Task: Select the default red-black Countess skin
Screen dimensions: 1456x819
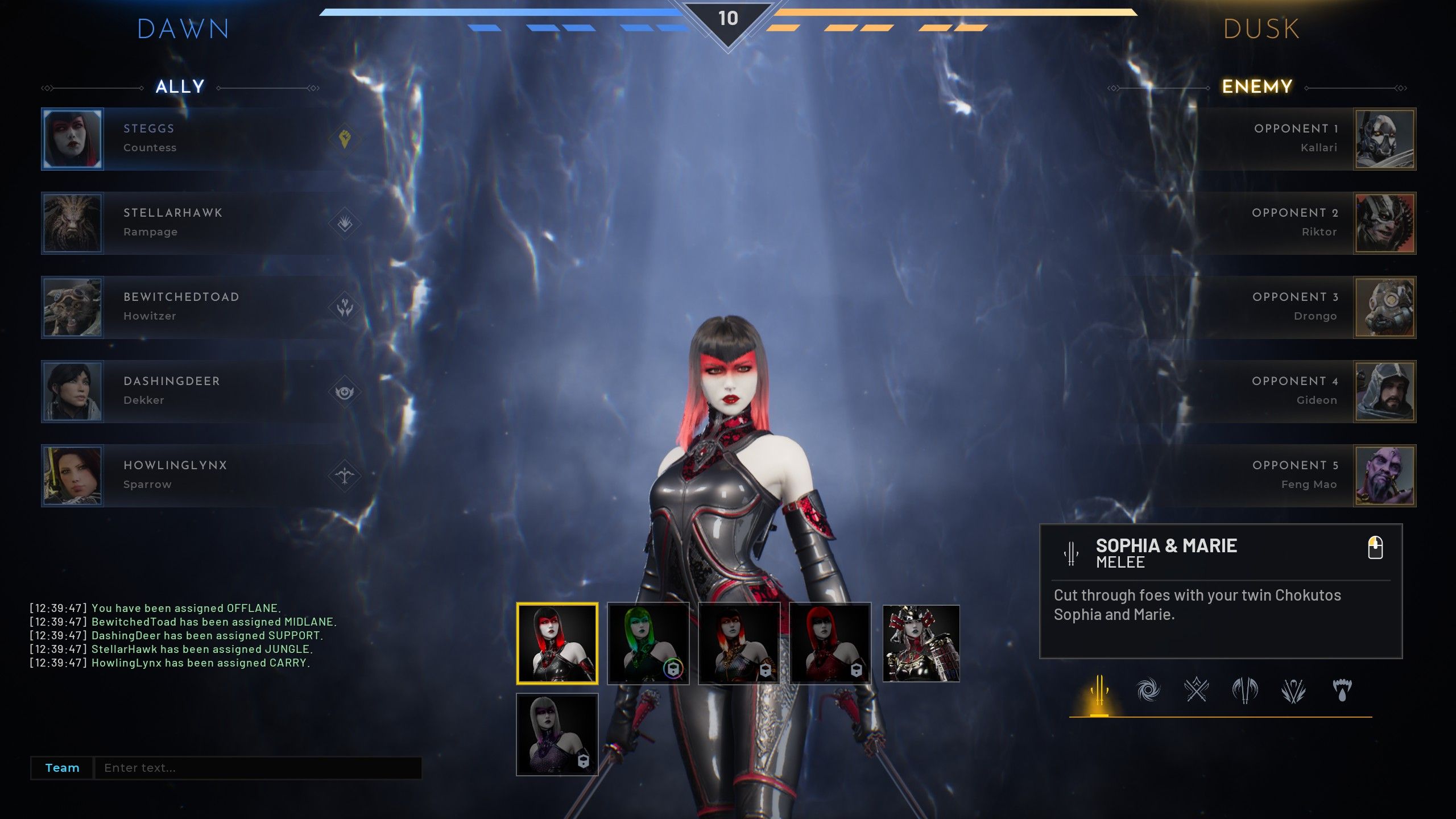Action: tap(557, 643)
